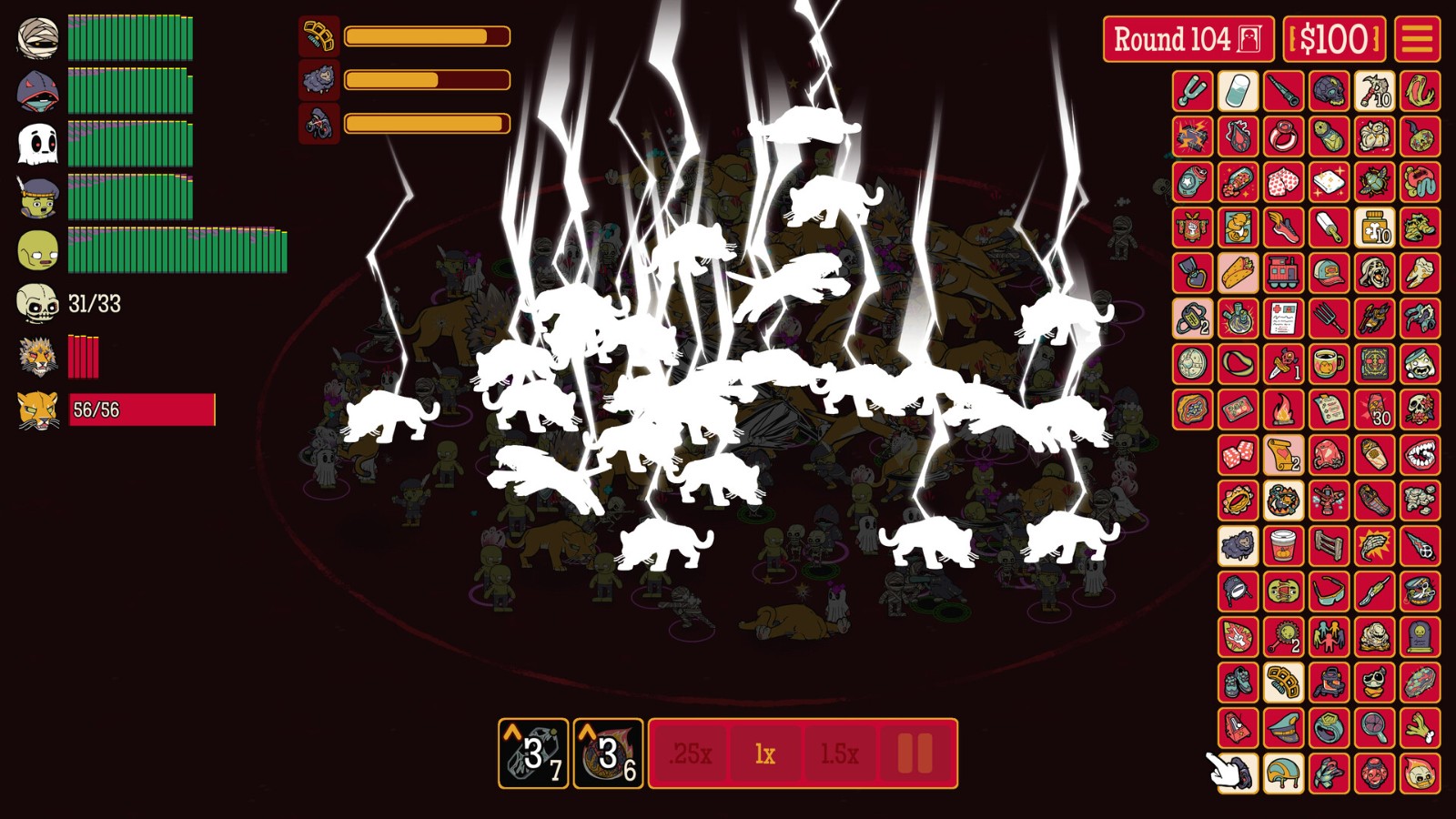Select the black sheep item

click(x=1238, y=546)
